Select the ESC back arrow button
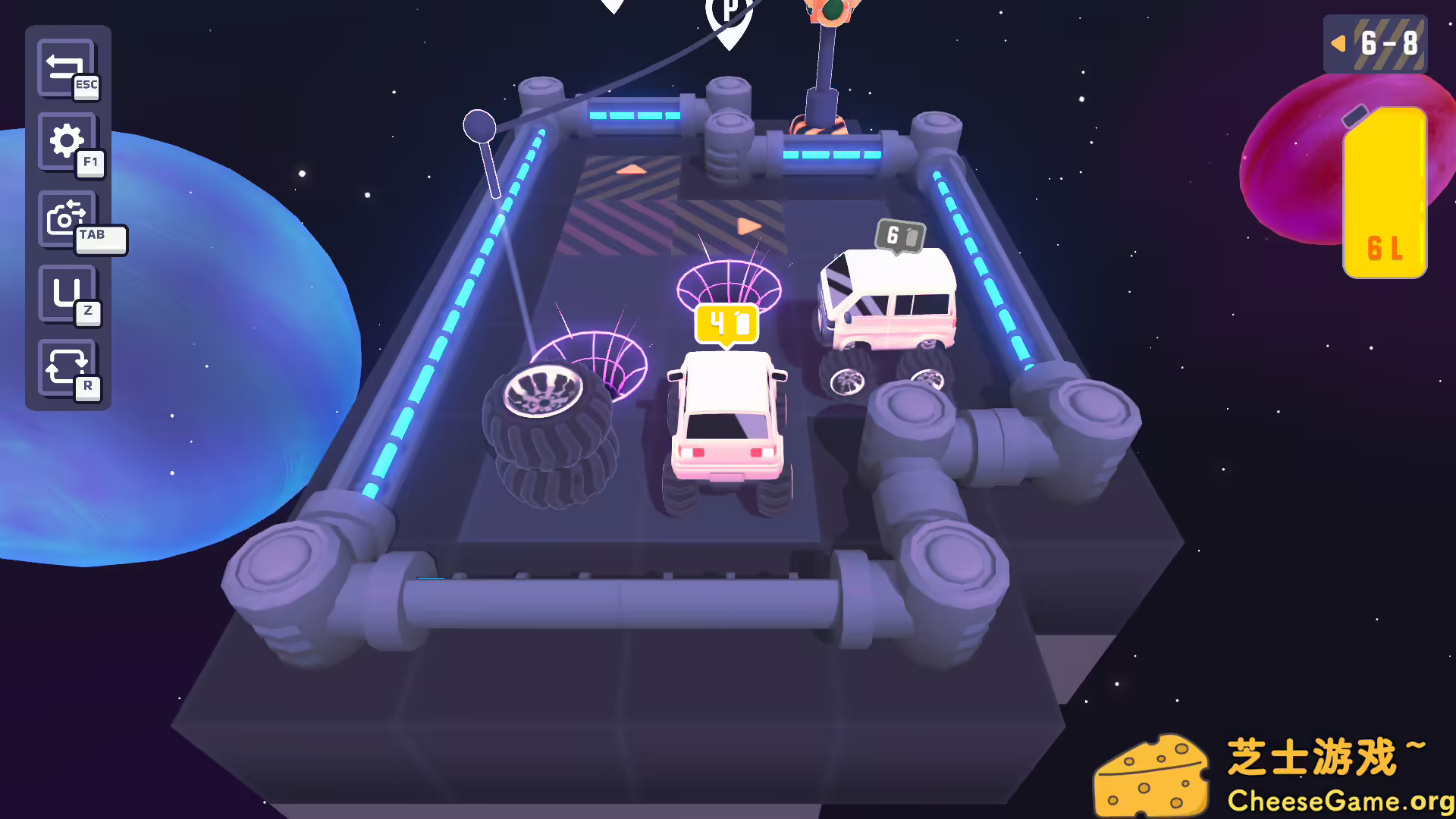 click(x=67, y=68)
